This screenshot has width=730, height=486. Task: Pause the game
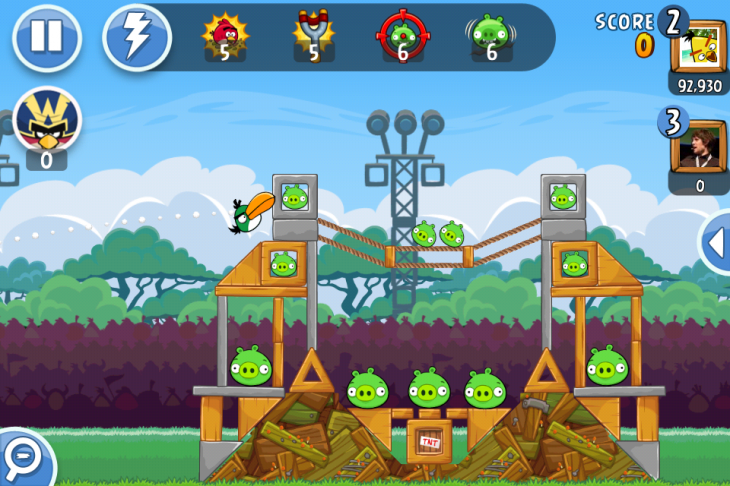click(46, 37)
